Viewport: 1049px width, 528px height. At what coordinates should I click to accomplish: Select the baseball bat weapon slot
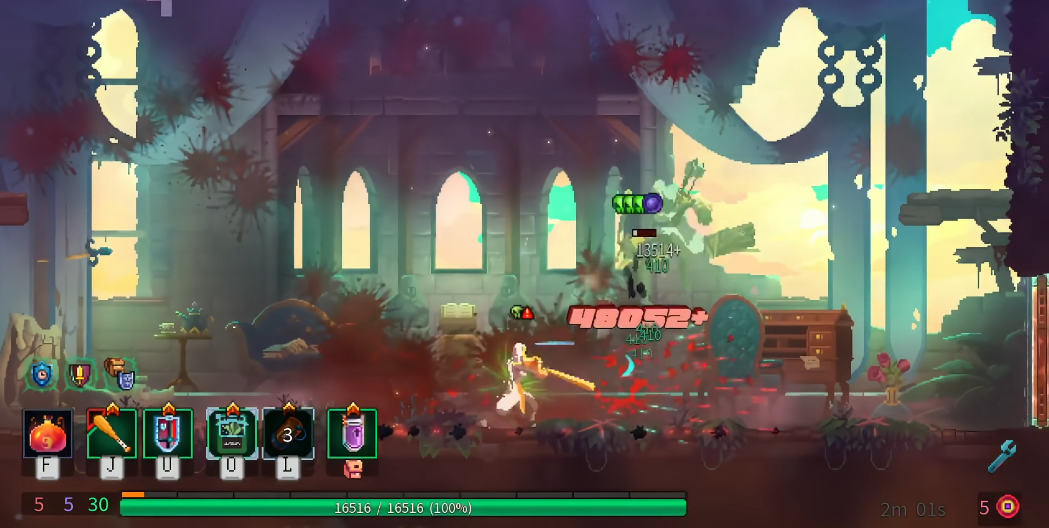[x=111, y=434]
